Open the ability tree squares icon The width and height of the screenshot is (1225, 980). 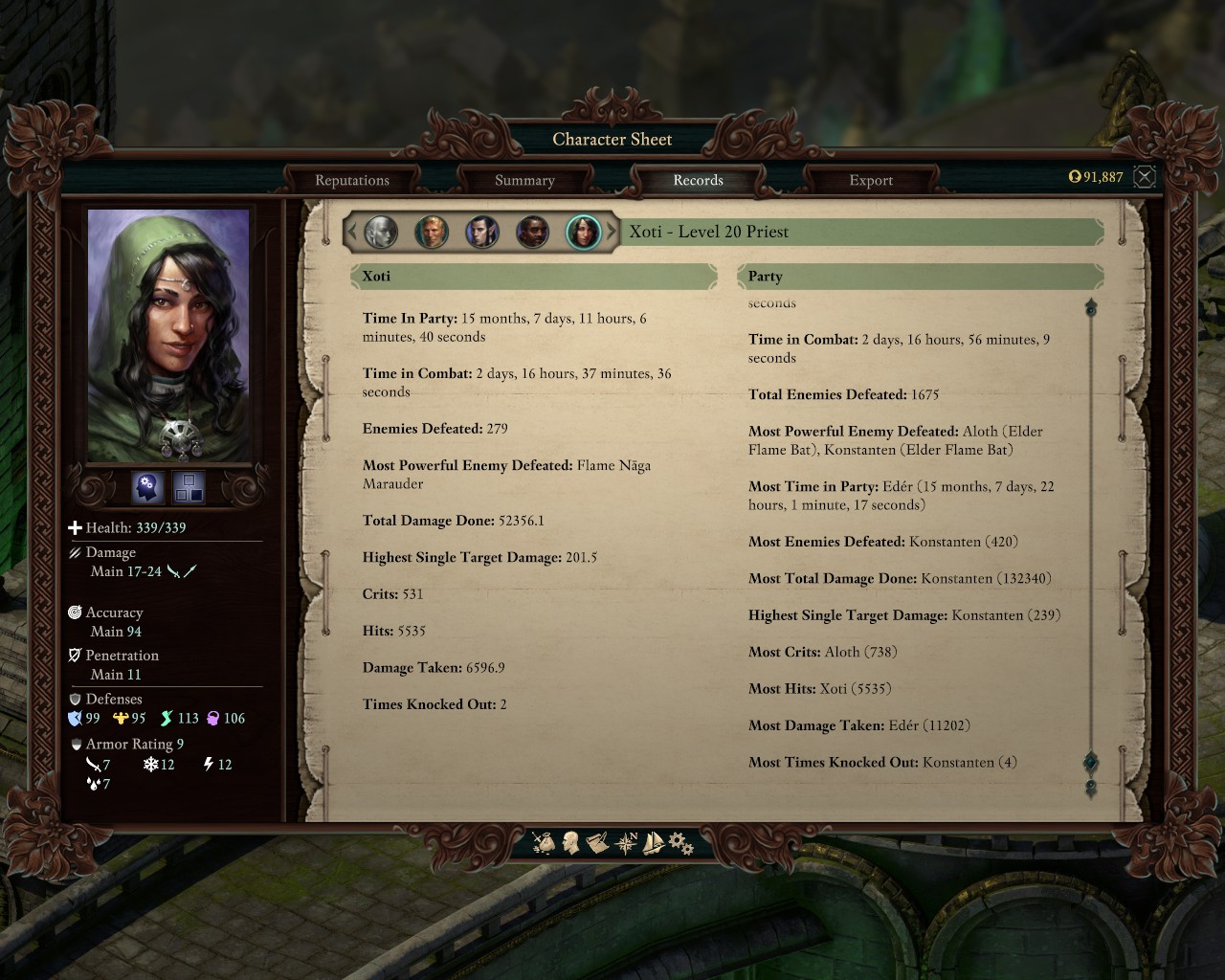pyautogui.click(x=189, y=487)
